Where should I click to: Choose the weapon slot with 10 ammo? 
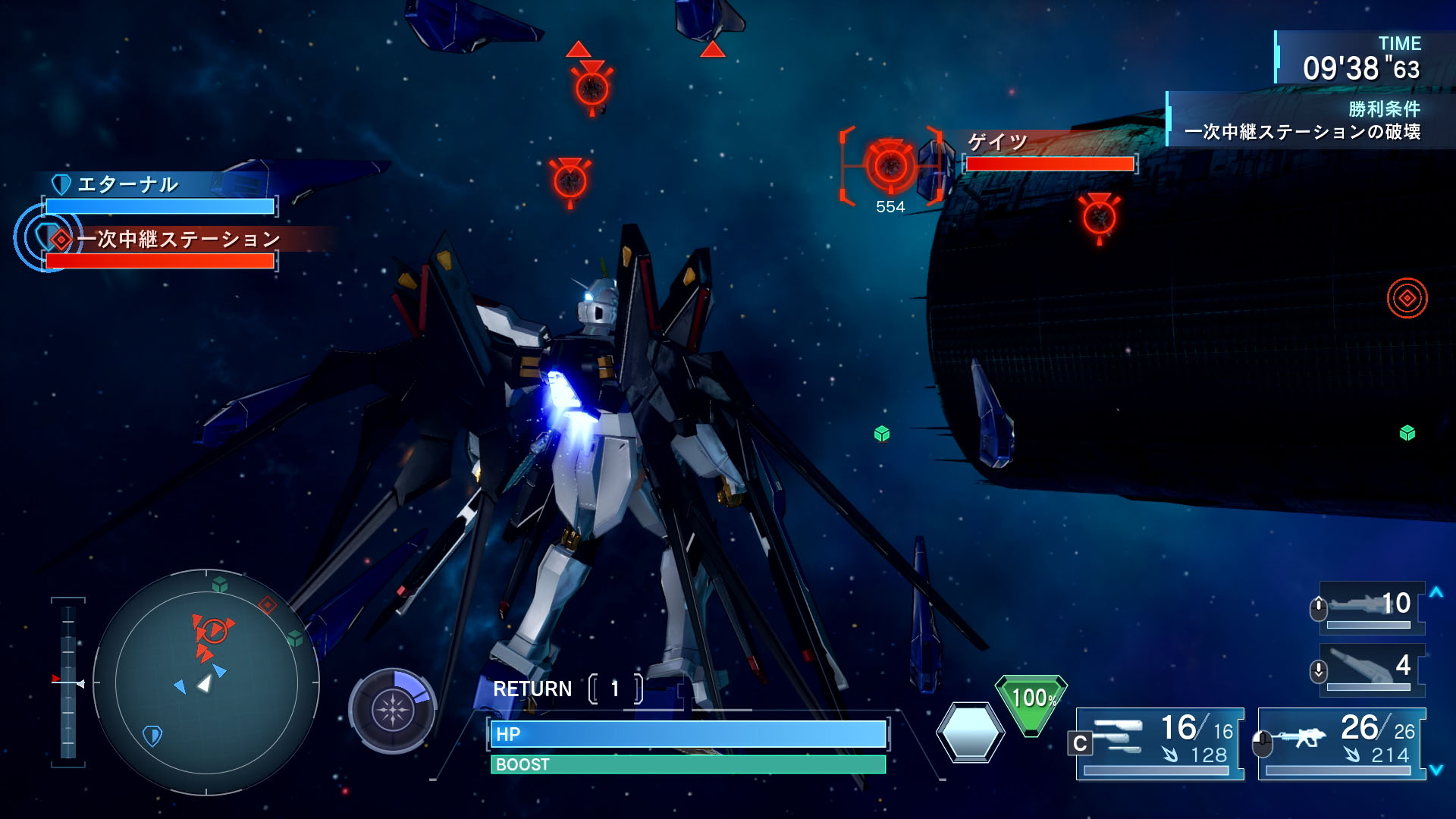[x=1371, y=607]
